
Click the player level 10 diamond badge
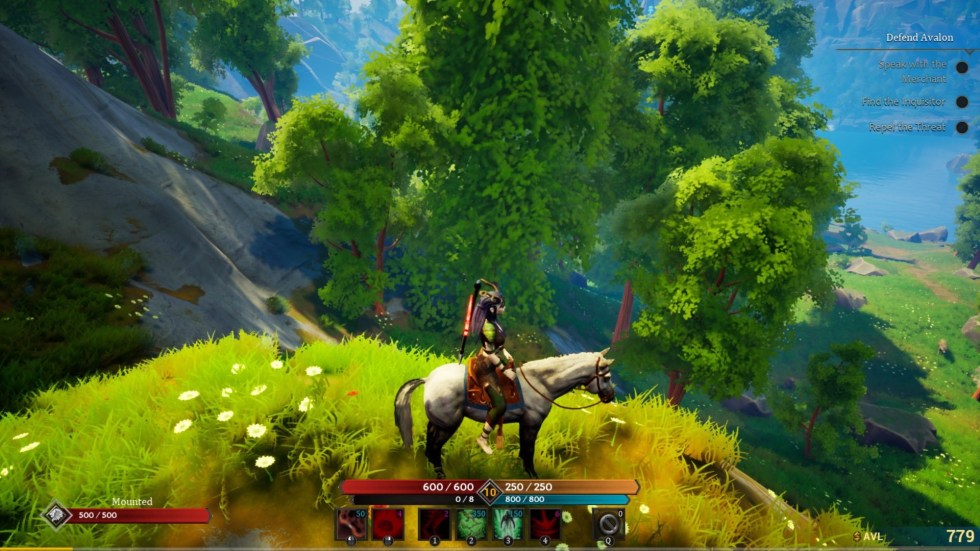tap(490, 490)
